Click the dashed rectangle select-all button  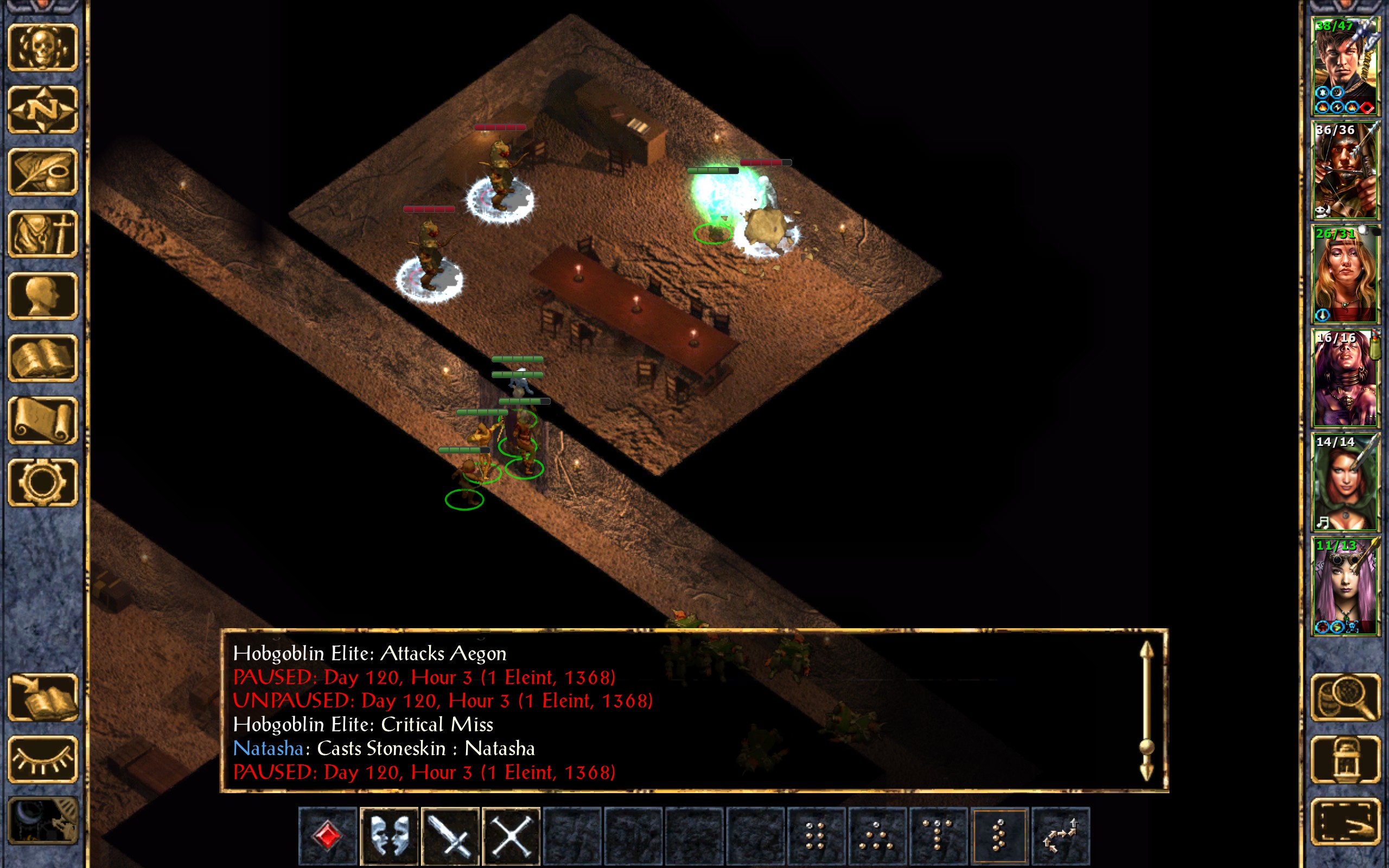(x=1345, y=821)
